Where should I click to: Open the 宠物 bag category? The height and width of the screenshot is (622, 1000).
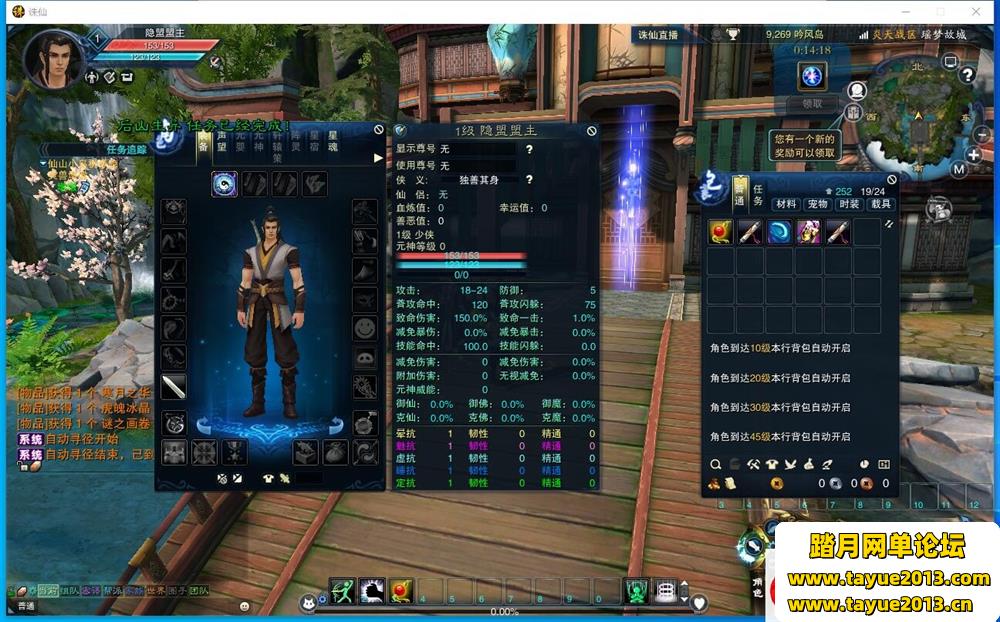[x=818, y=204]
